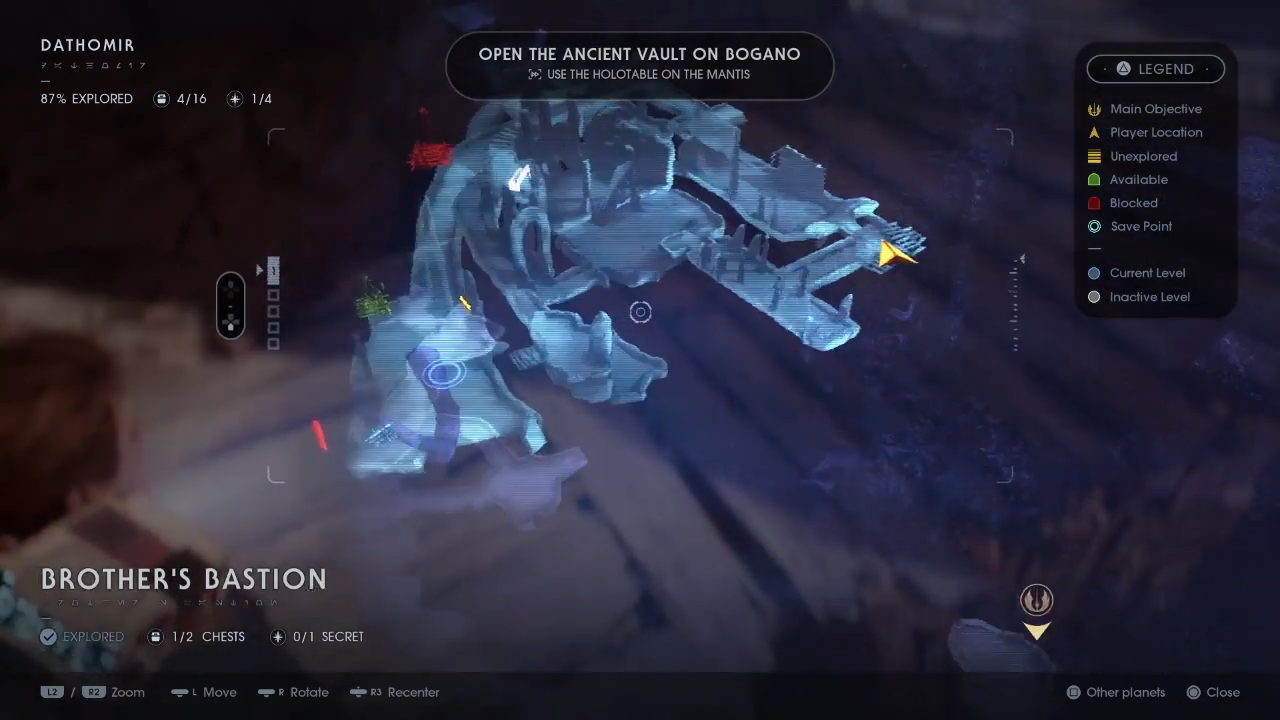This screenshot has width=1280, height=720.
Task: Open the objective banner for the Ancient Vault
Action: (x=639, y=63)
